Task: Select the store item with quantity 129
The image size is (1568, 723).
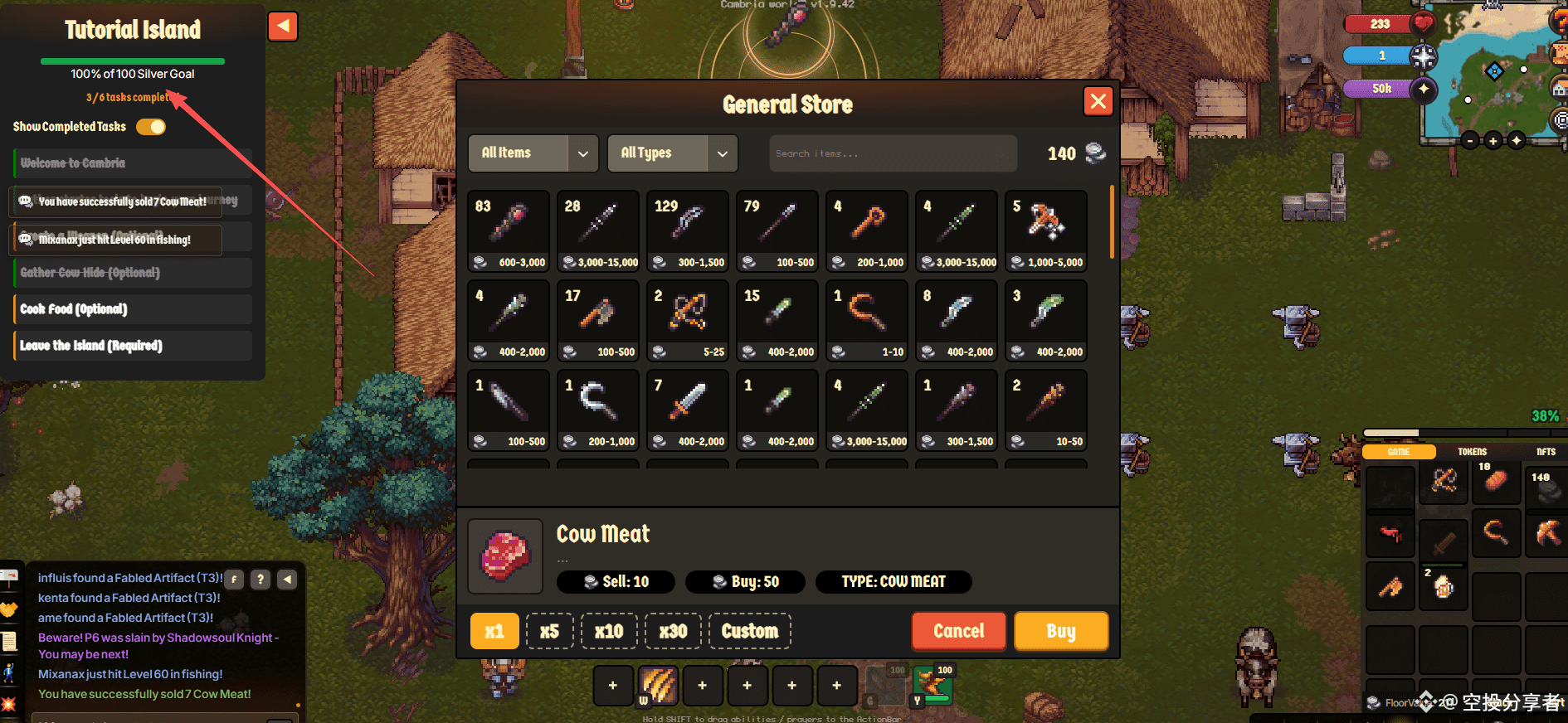Action: [x=687, y=230]
